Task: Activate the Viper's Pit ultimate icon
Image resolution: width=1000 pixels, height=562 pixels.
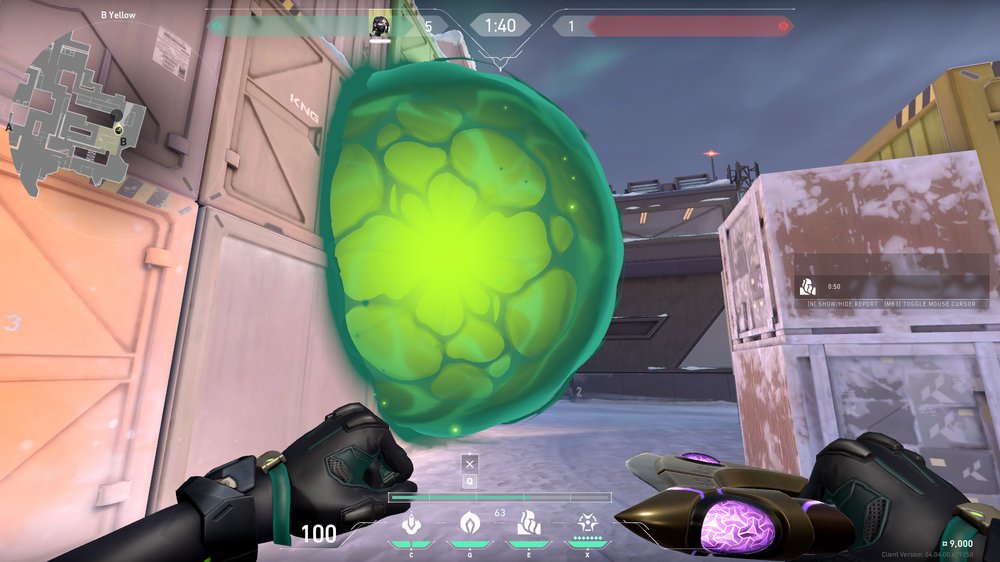Action: (x=586, y=523)
